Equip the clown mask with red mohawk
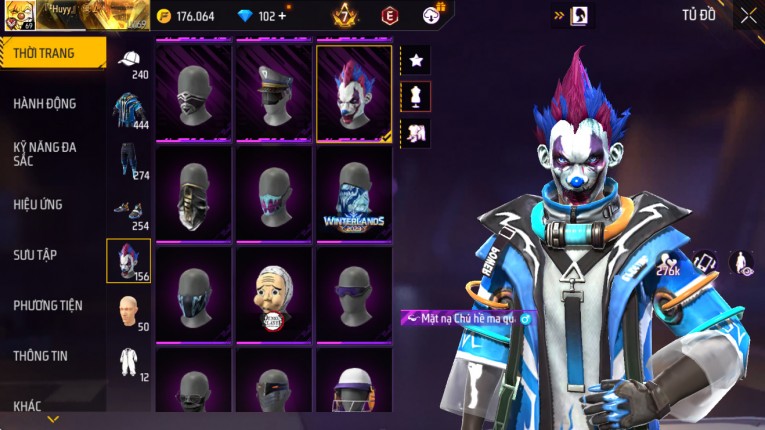The width and height of the screenshot is (765, 430). click(x=354, y=93)
